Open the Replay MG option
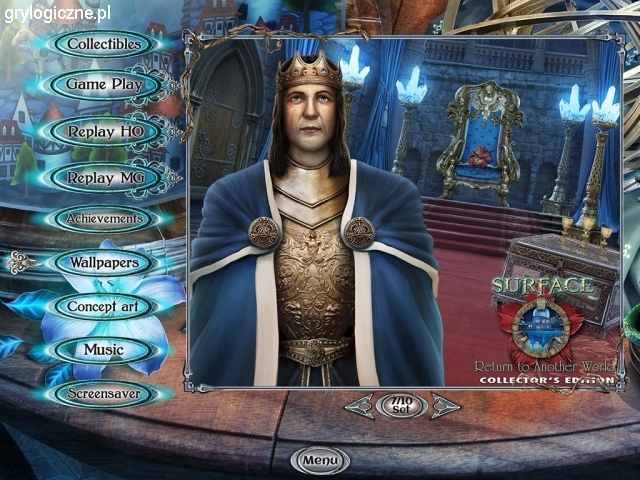Viewport: 640px width, 480px height. click(104, 178)
